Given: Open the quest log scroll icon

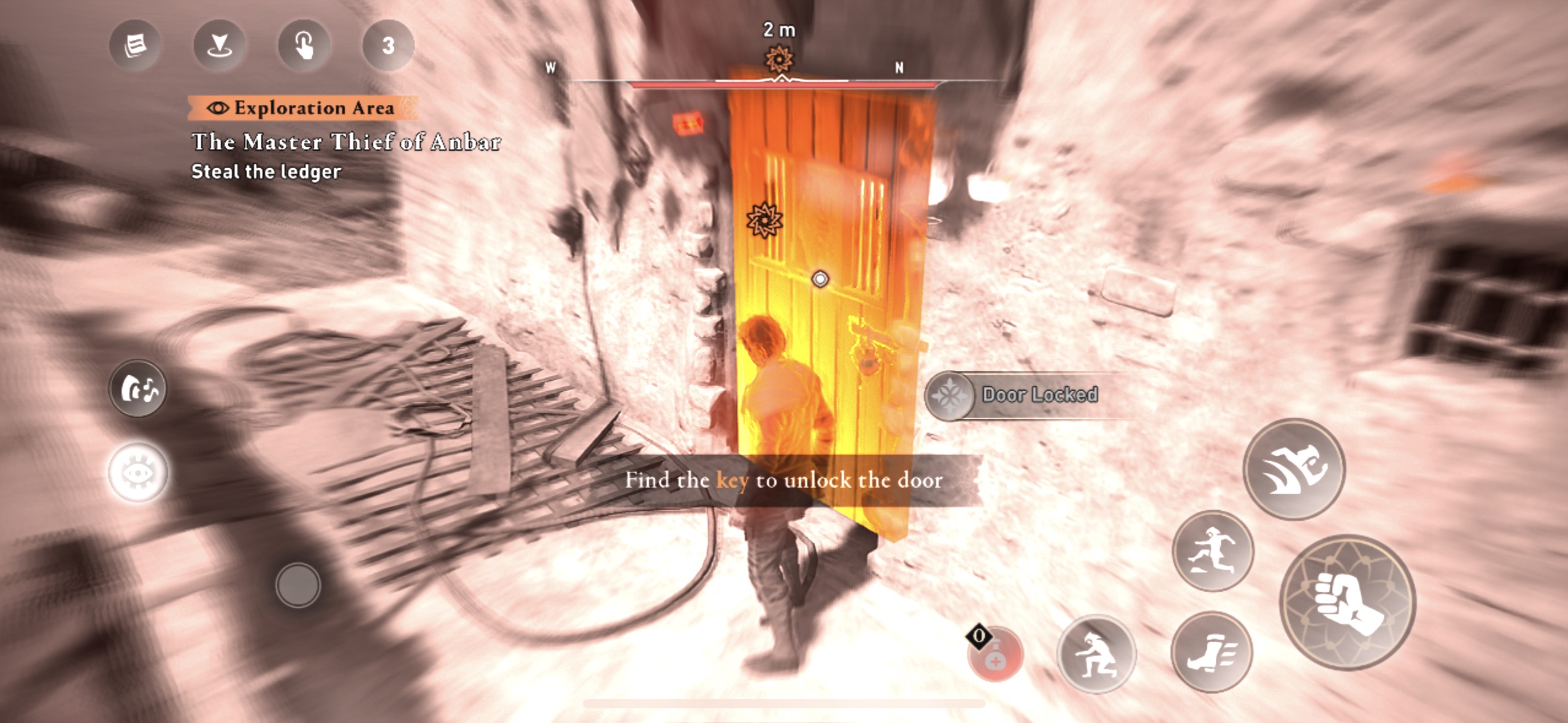Looking at the screenshot, I should (135, 45).
